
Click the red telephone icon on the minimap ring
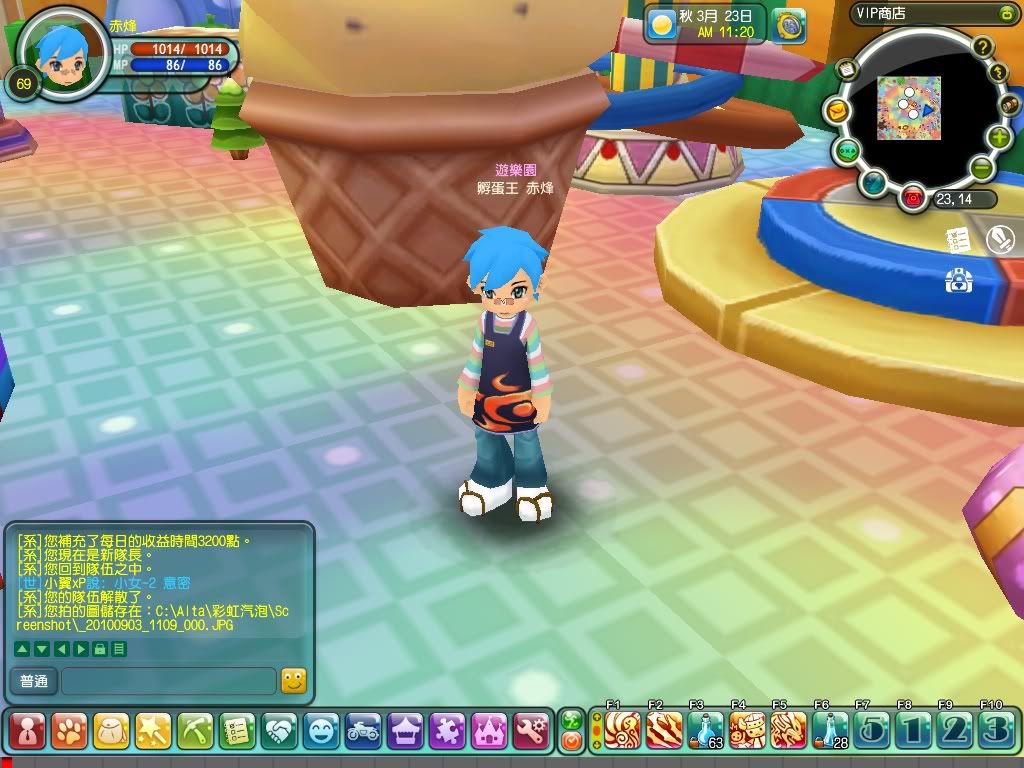click(x=912, y=197)
